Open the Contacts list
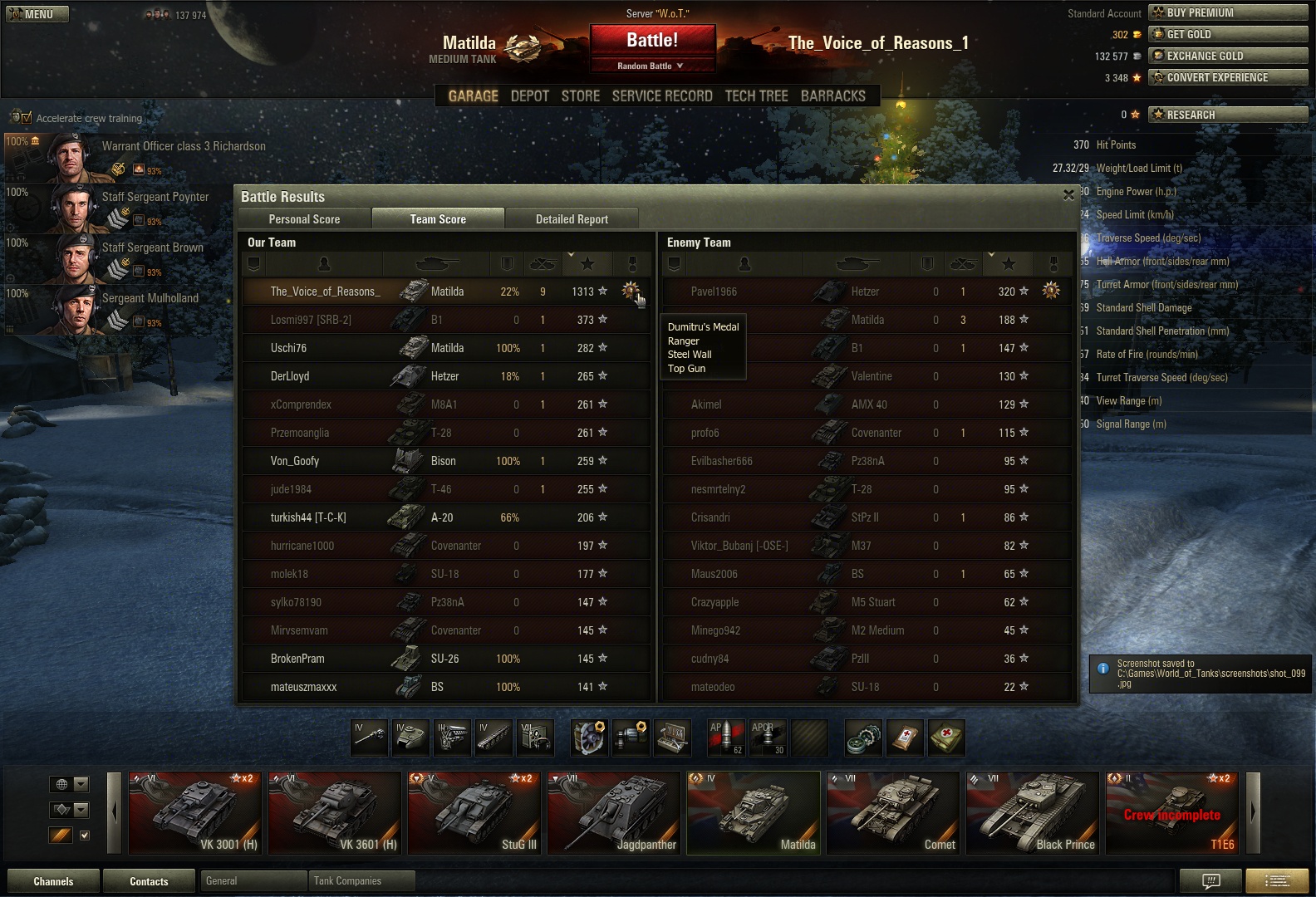This screenshot has width=1316, height=897. coord(149,881)
